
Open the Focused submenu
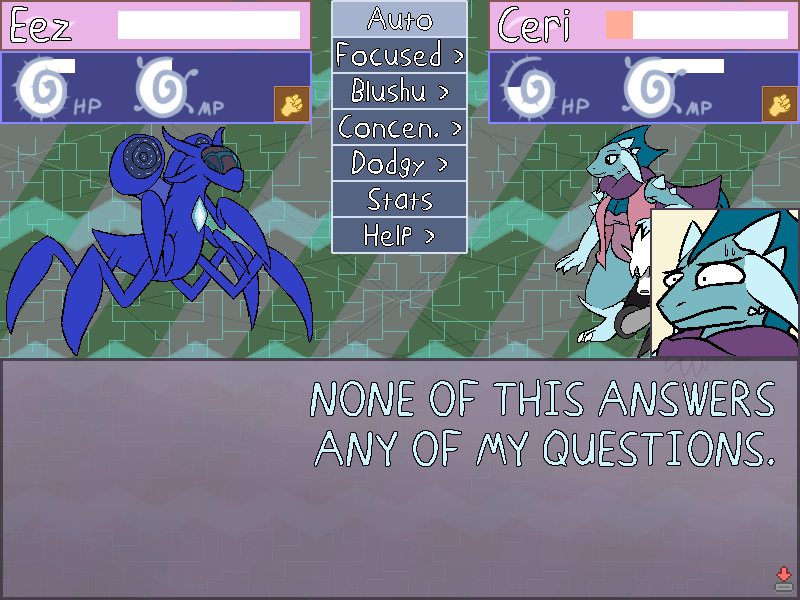[x=400, y=55]
